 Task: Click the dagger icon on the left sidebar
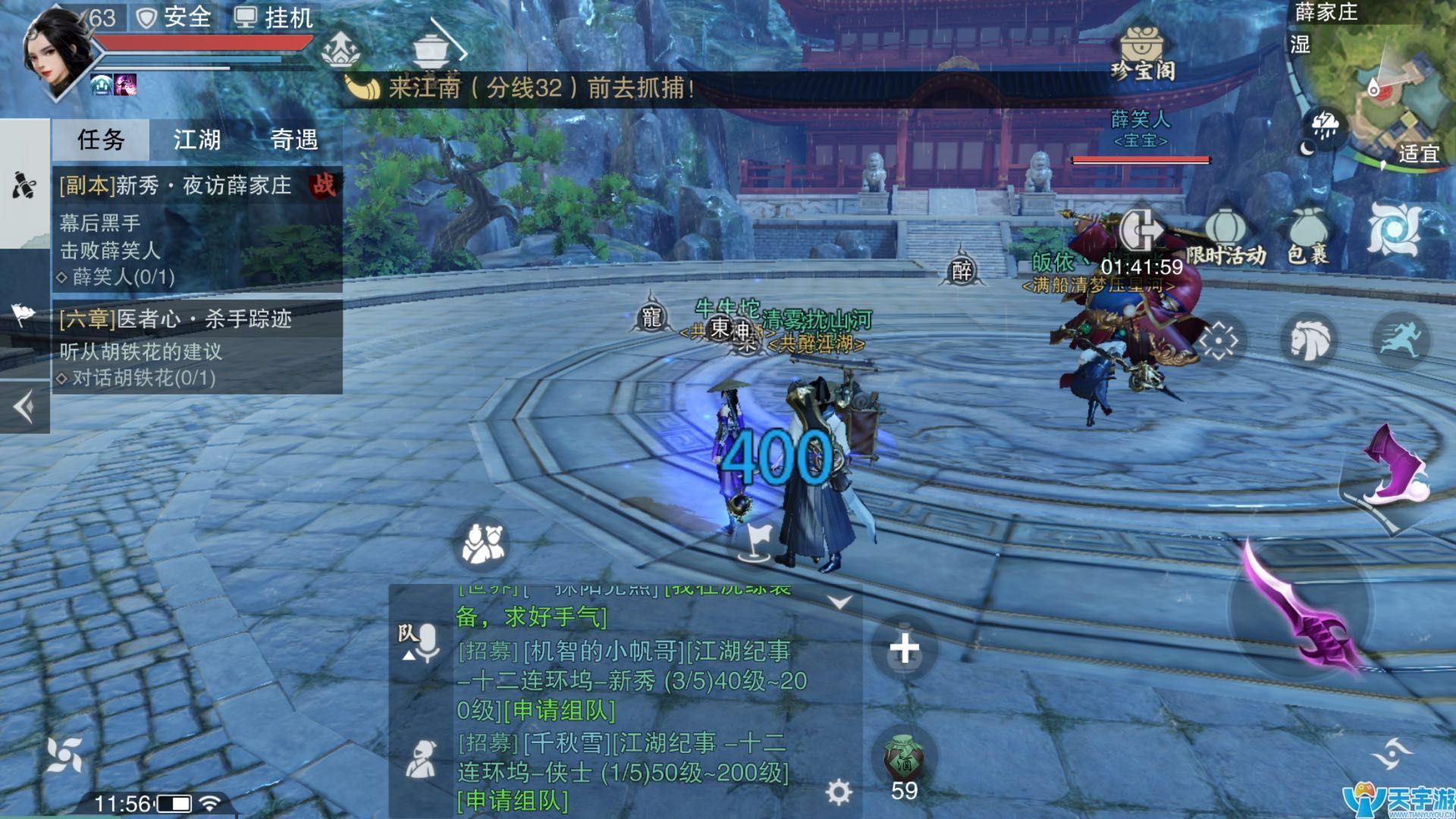pos(25,184)
